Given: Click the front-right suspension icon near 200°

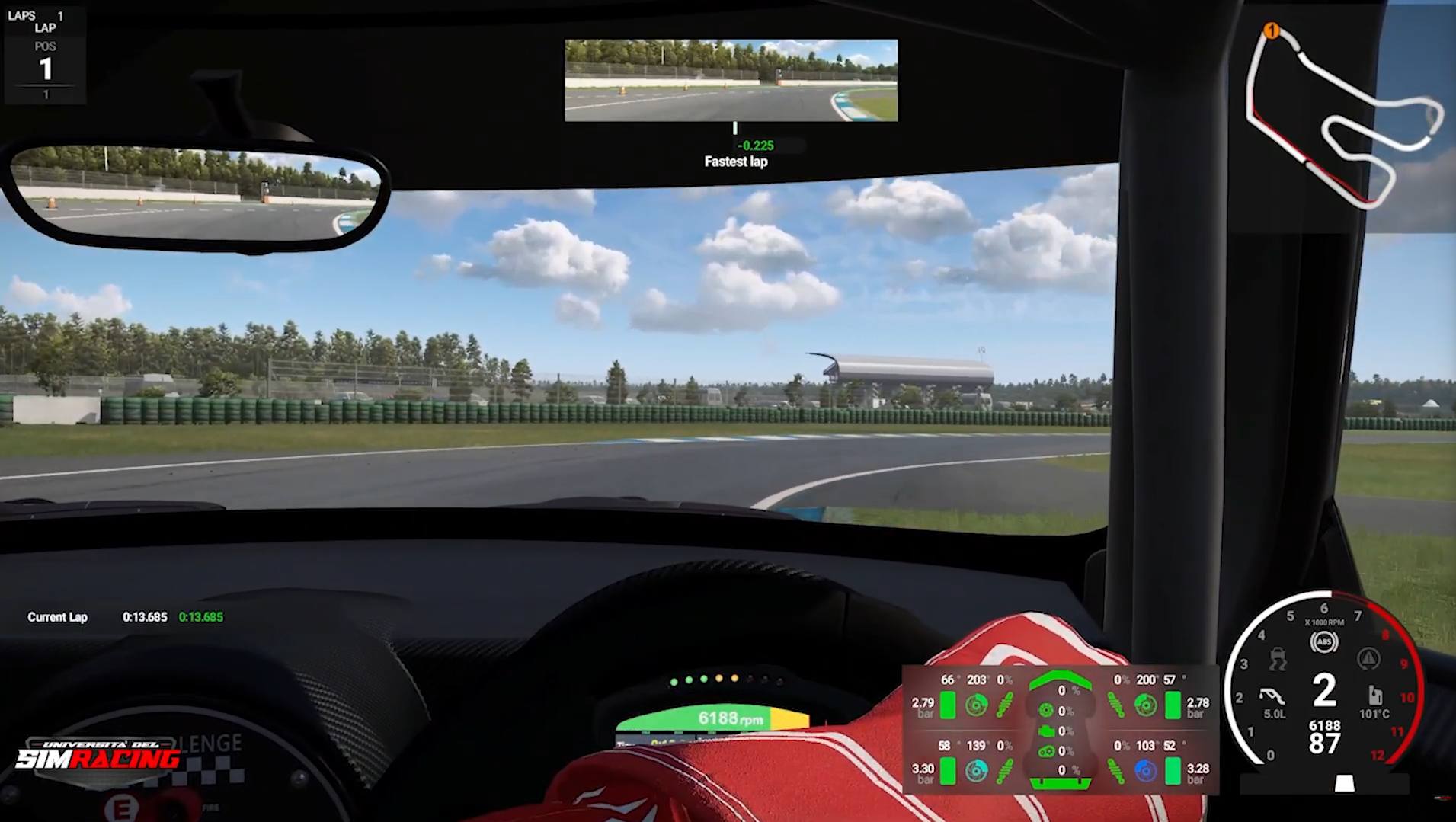Looking at the screenshot, I should 1115,705.
